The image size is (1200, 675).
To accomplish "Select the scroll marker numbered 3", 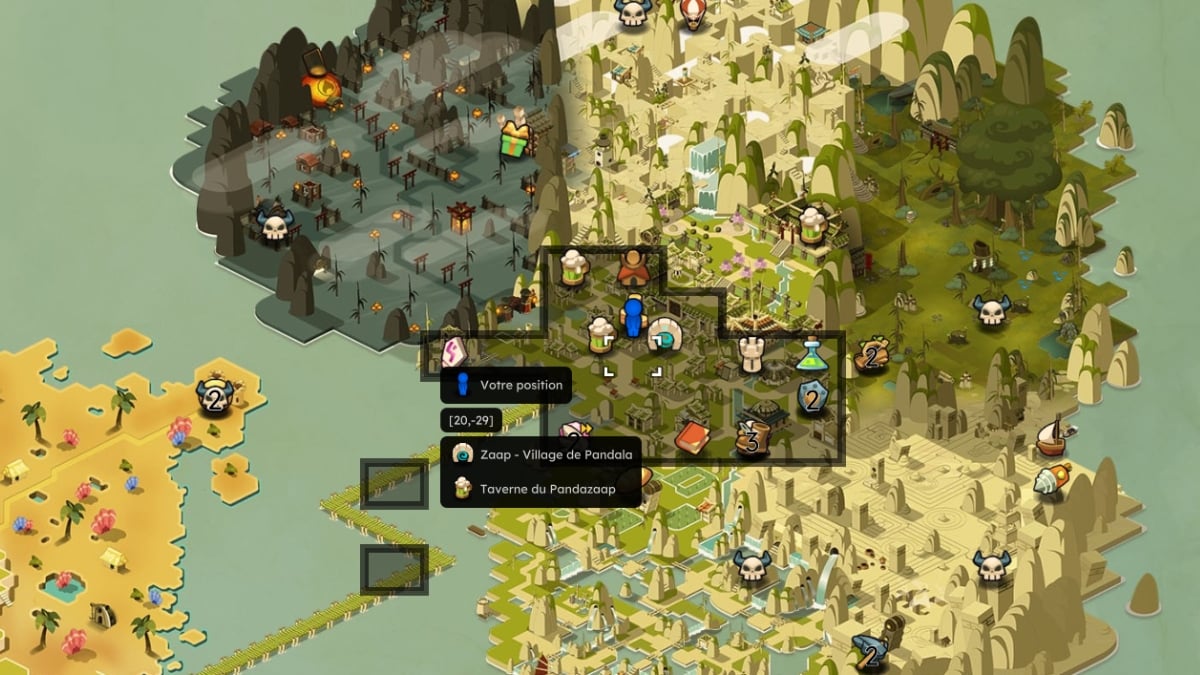I will (x=752, y=438).
